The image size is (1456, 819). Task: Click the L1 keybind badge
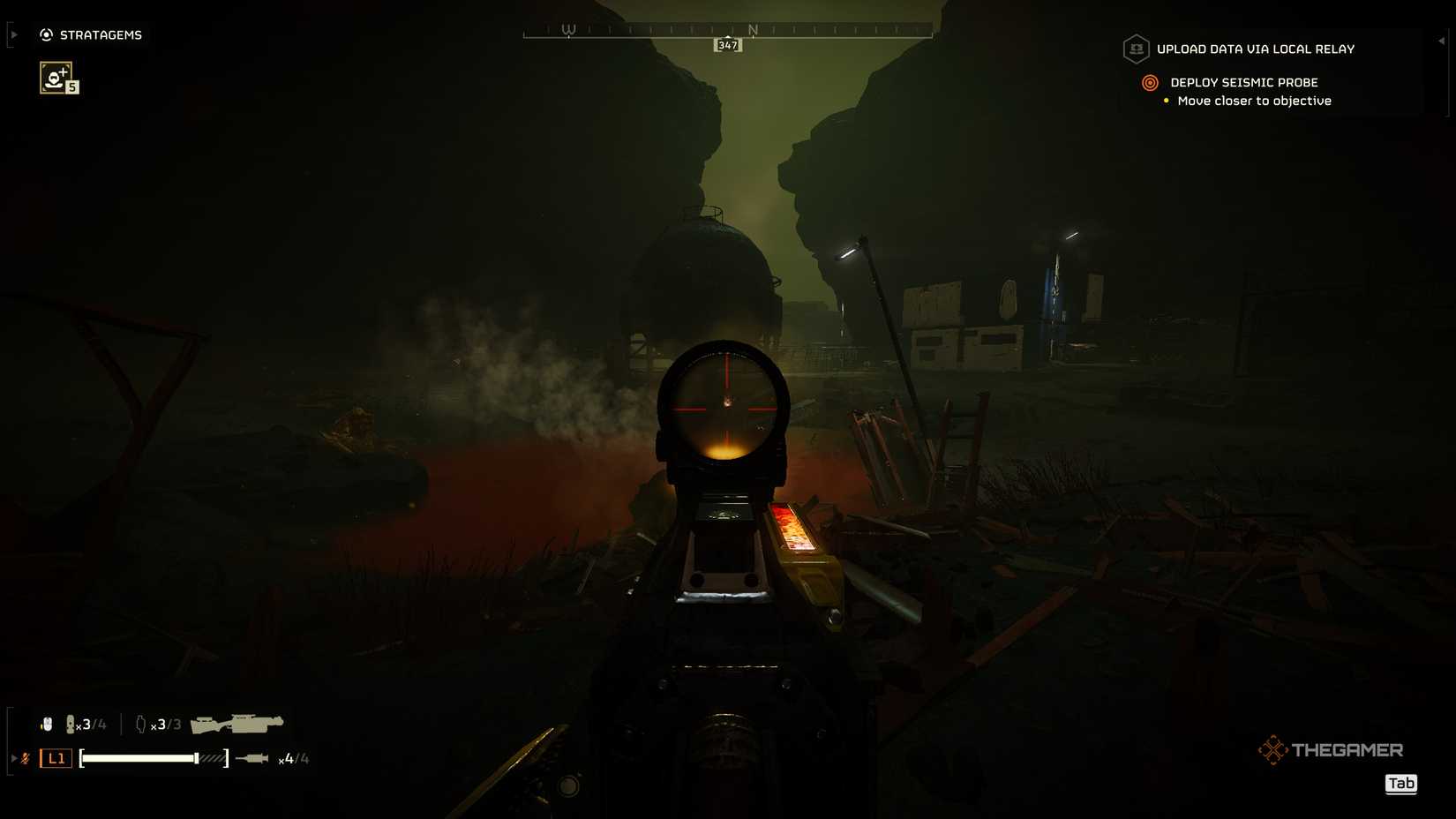[x=55, y=758]
